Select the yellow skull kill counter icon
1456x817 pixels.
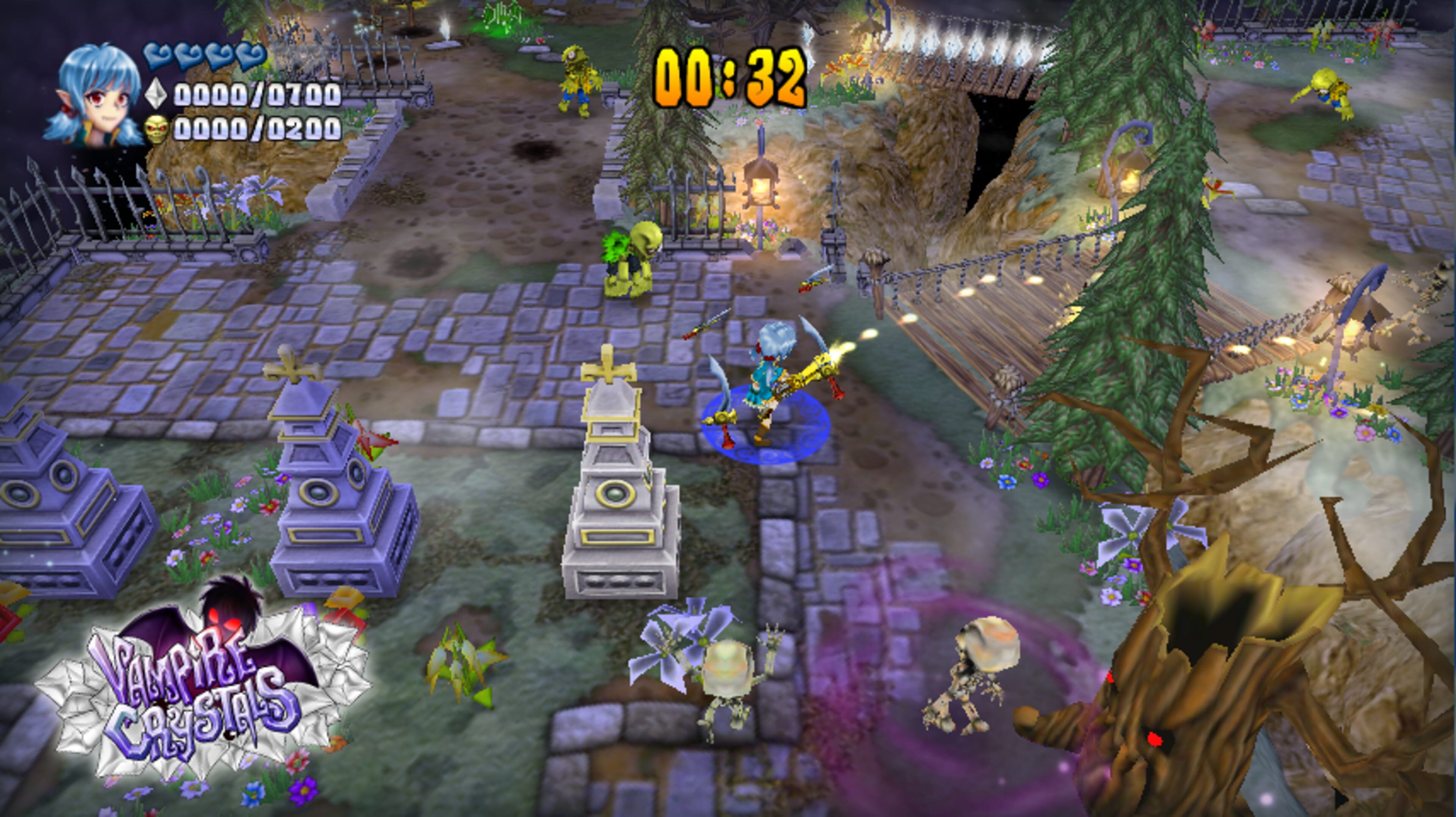[x=156, y=129]
